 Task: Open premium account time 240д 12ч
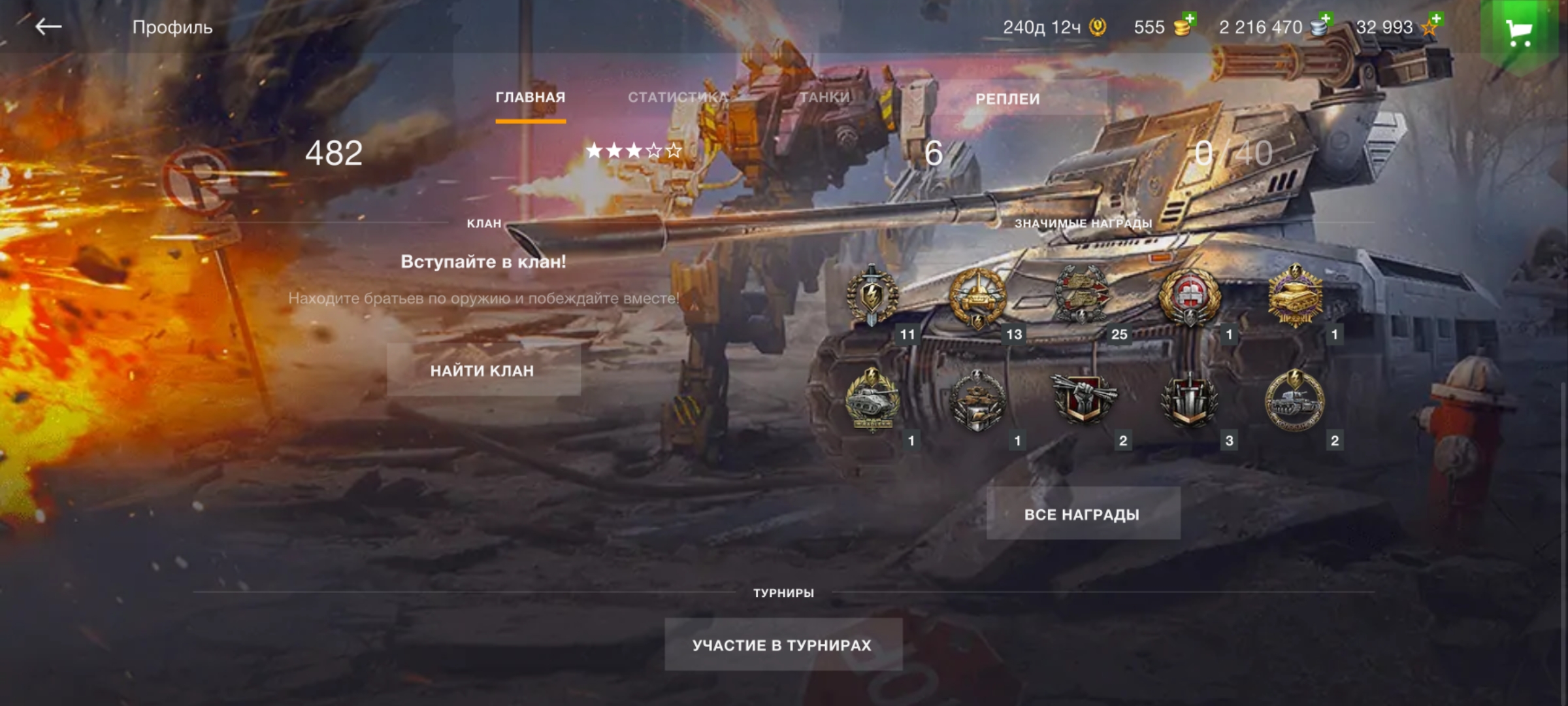tap(1054, 27)
